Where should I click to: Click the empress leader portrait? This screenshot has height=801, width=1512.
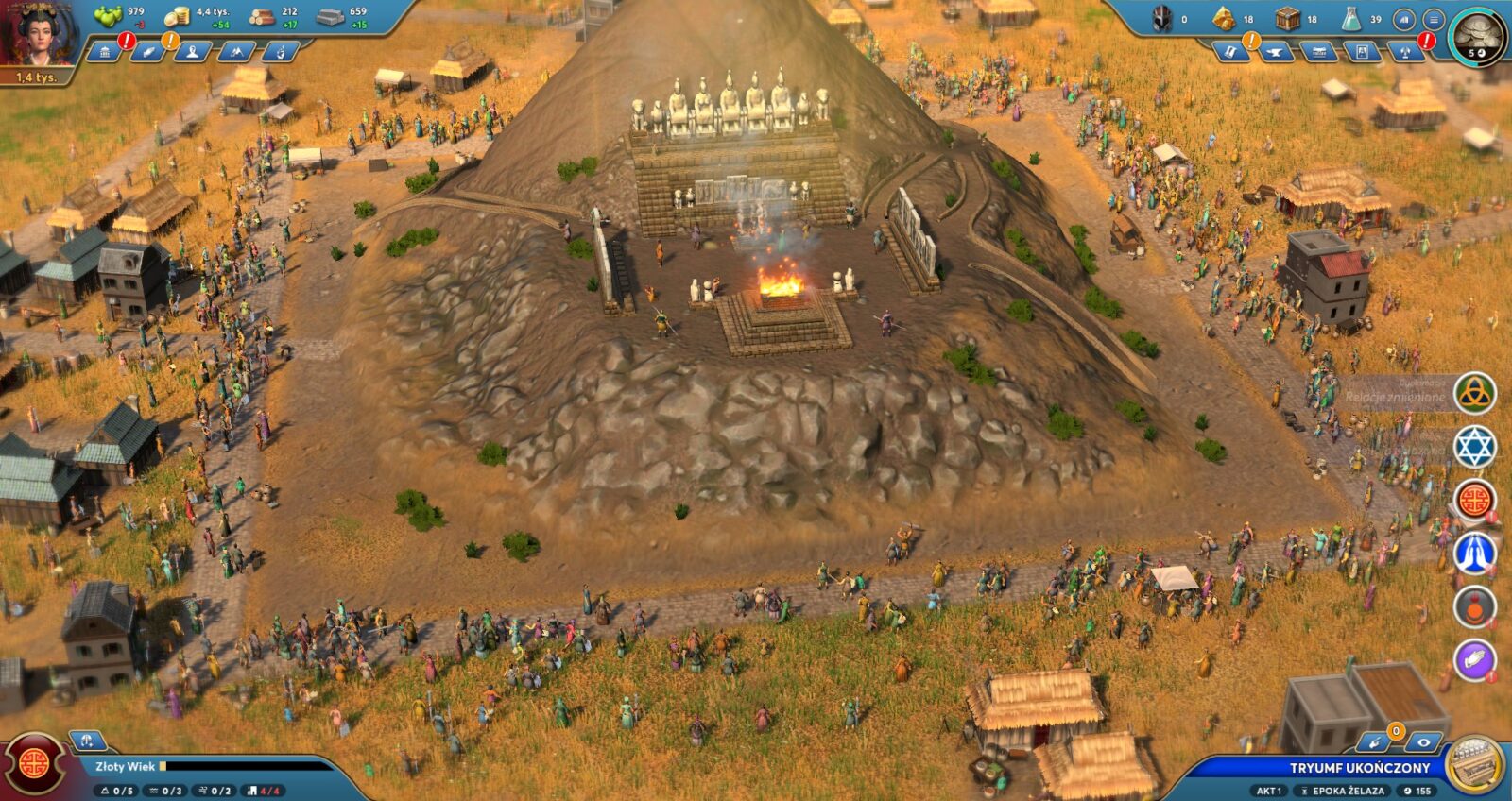39,34
